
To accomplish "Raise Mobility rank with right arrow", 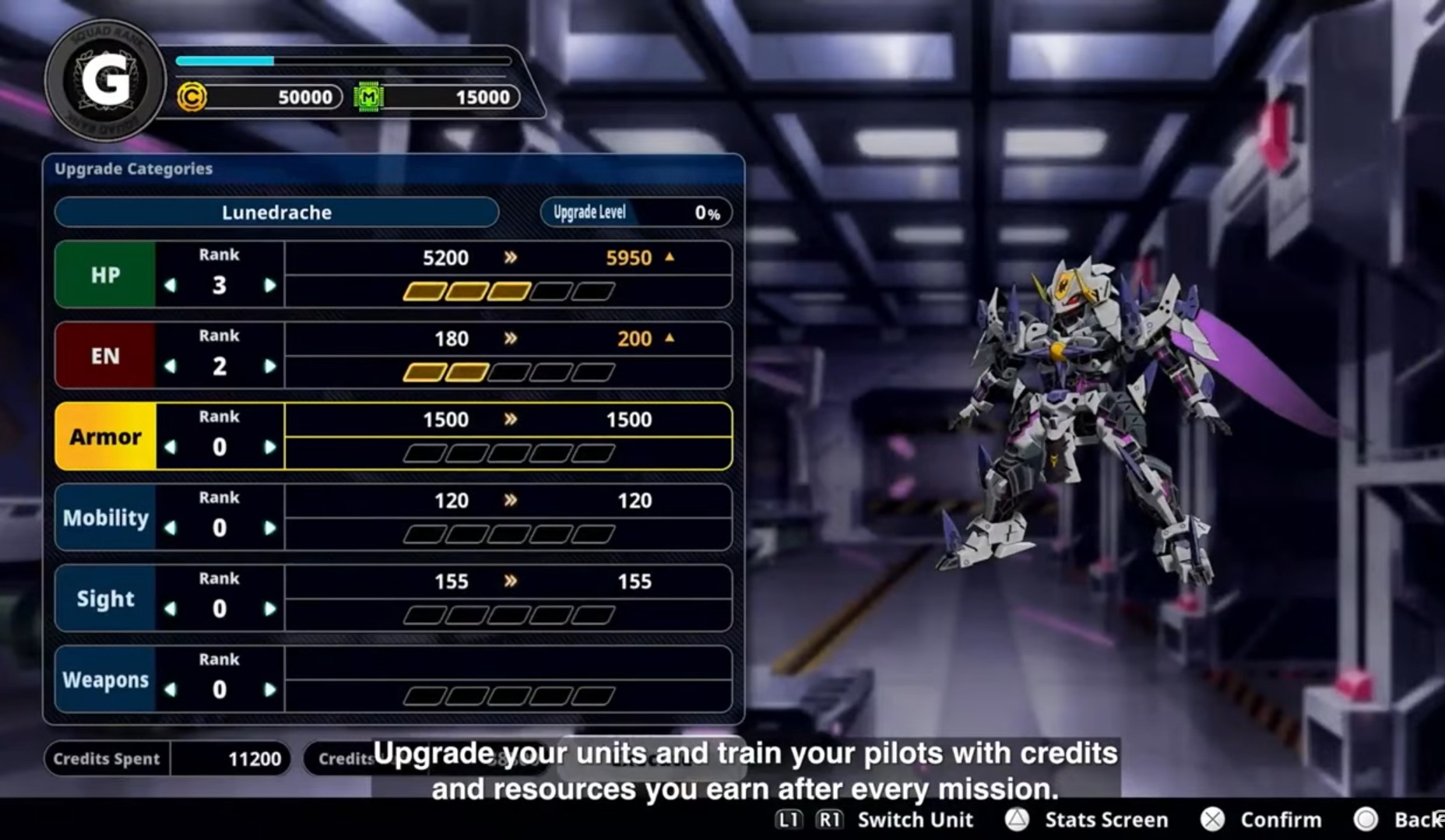I will pos(269,529).
